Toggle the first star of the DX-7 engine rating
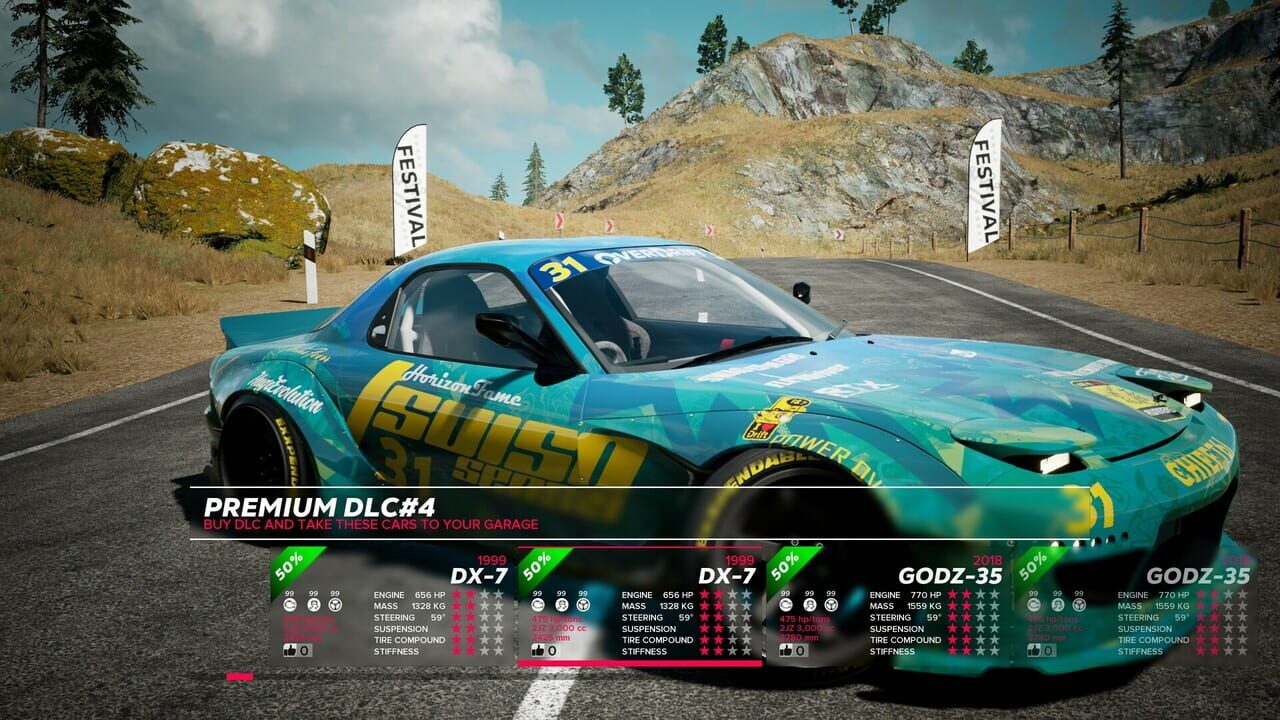The height and width of the screenshot is (720, 1280). [x=456, y=594]
